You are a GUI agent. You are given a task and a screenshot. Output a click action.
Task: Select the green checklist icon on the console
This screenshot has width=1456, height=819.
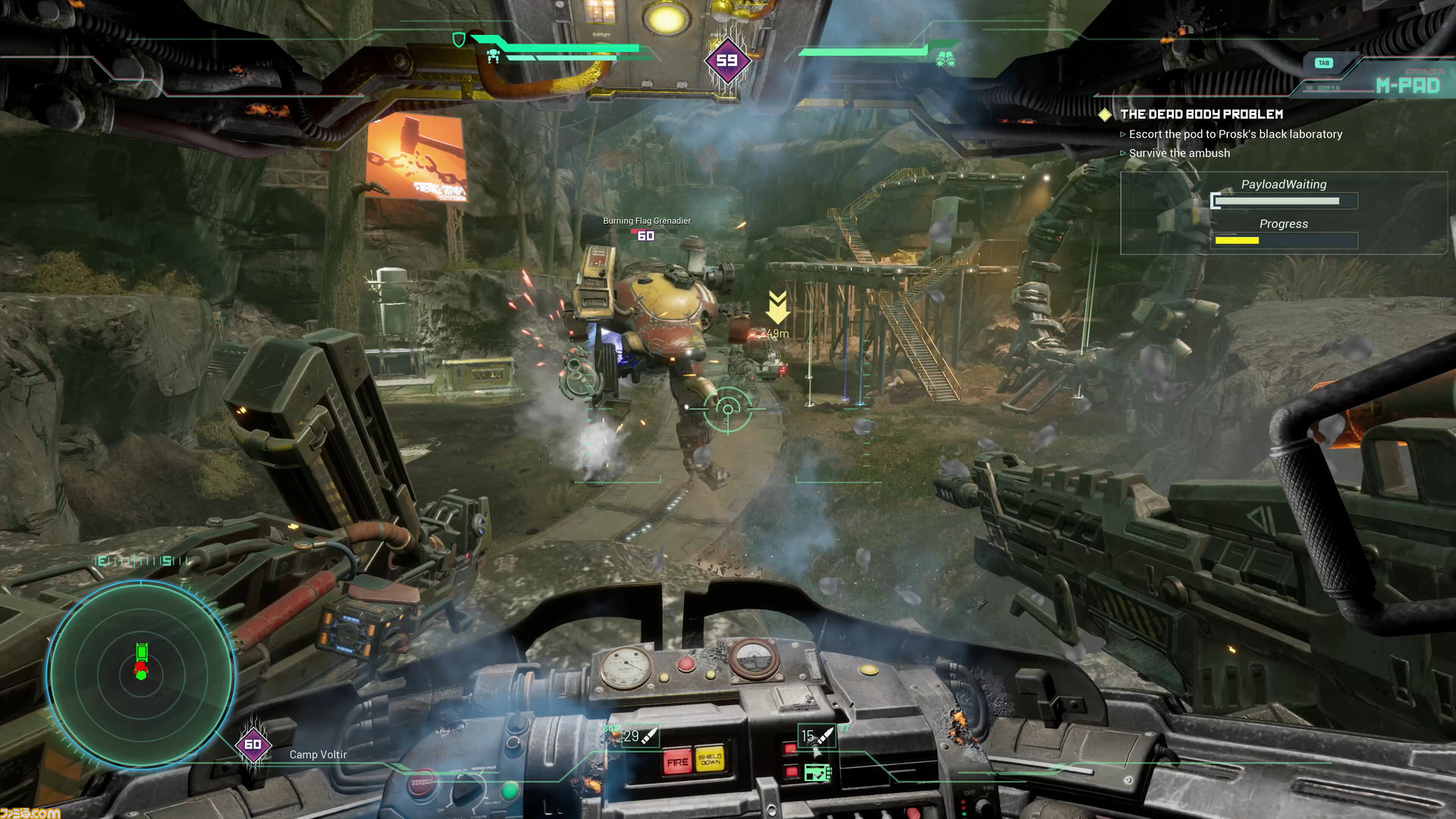point(817,773)
